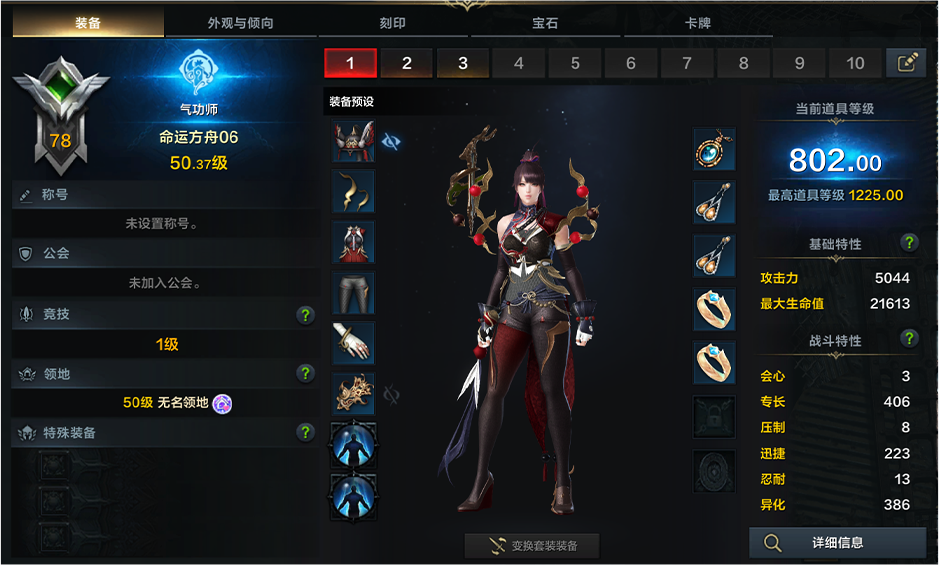Inspect the necklace accessory slot
Screen dimensions: 939x565
click(x=714, y=149)
